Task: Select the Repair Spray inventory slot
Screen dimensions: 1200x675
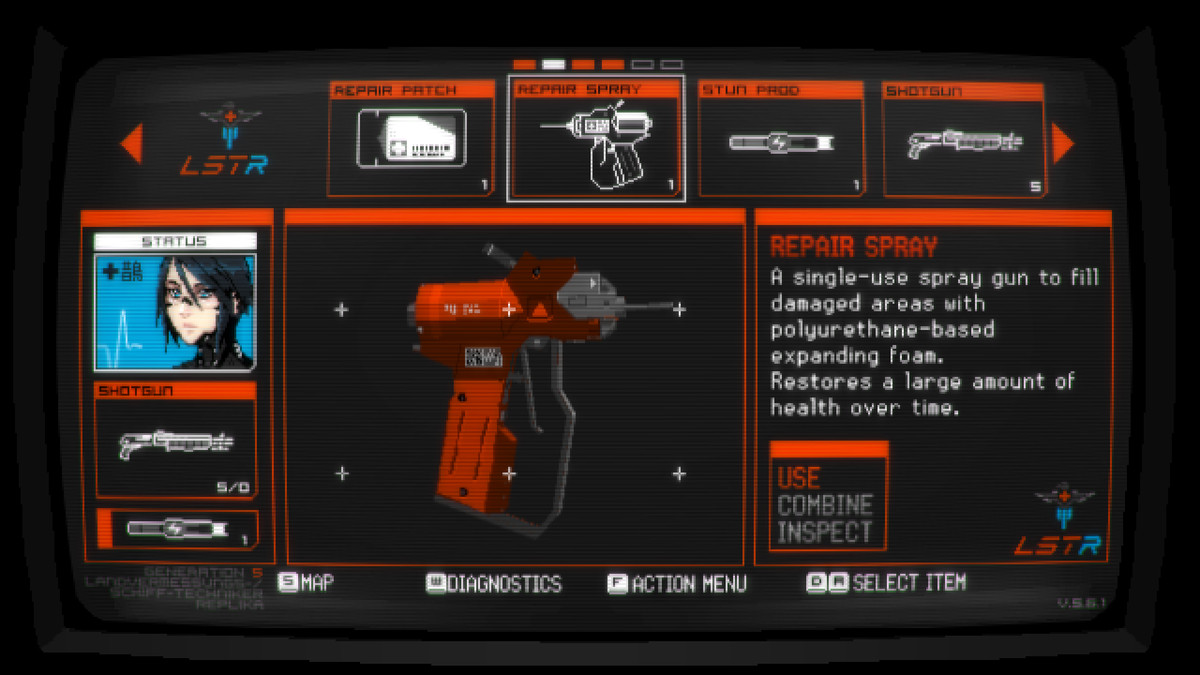Action: point(596,139)
